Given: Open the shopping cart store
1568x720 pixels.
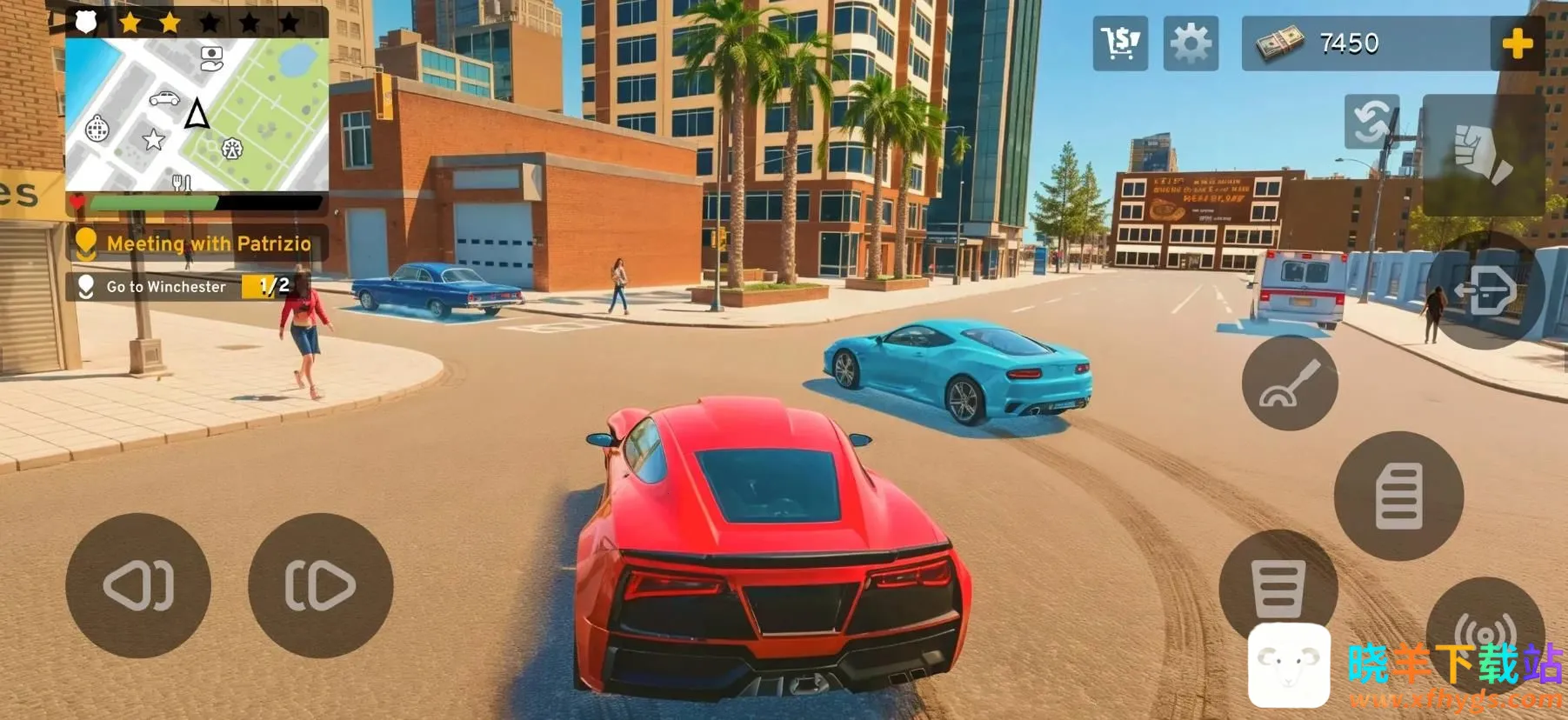Looking at the screenshot, I should coord(1120,43).
